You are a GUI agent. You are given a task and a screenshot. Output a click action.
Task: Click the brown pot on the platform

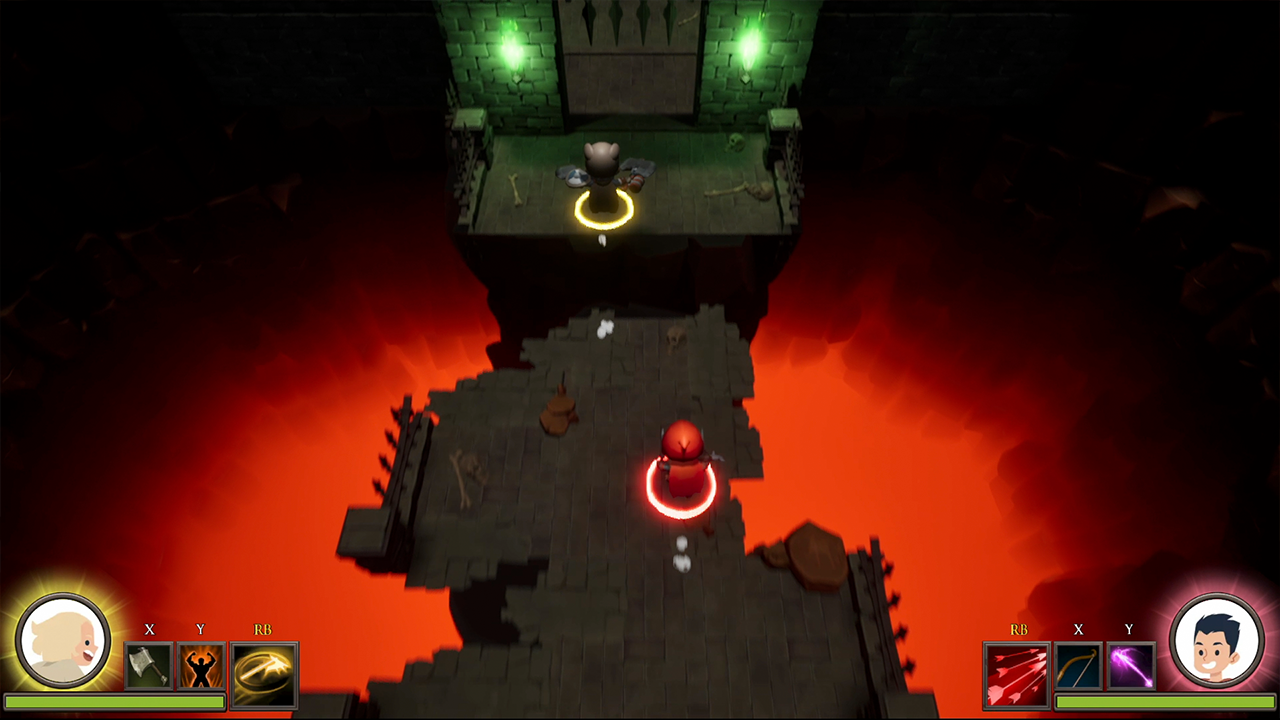pyautogui.click(x=557, y=414)
